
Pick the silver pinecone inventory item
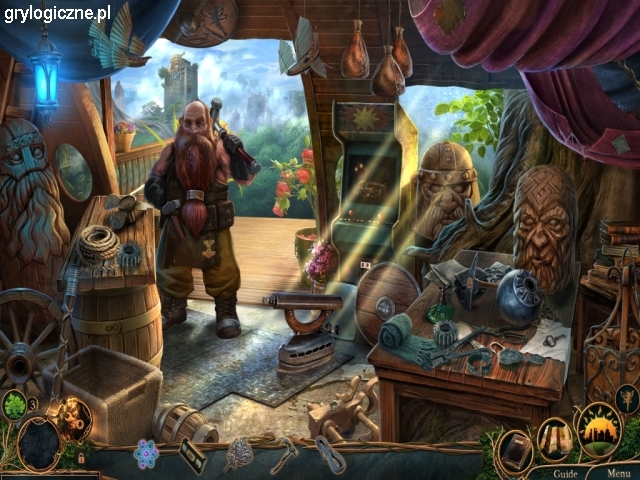(238, 455)
